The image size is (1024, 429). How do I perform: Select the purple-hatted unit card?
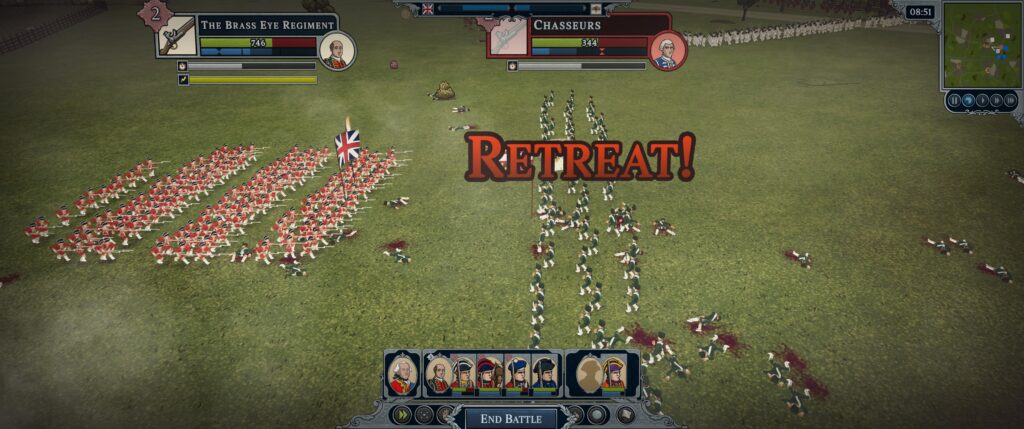coord(613,375)
